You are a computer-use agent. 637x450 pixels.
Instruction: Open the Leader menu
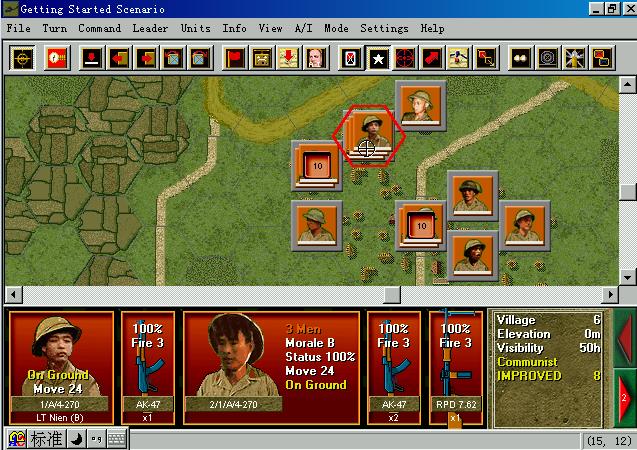point(150,28)
